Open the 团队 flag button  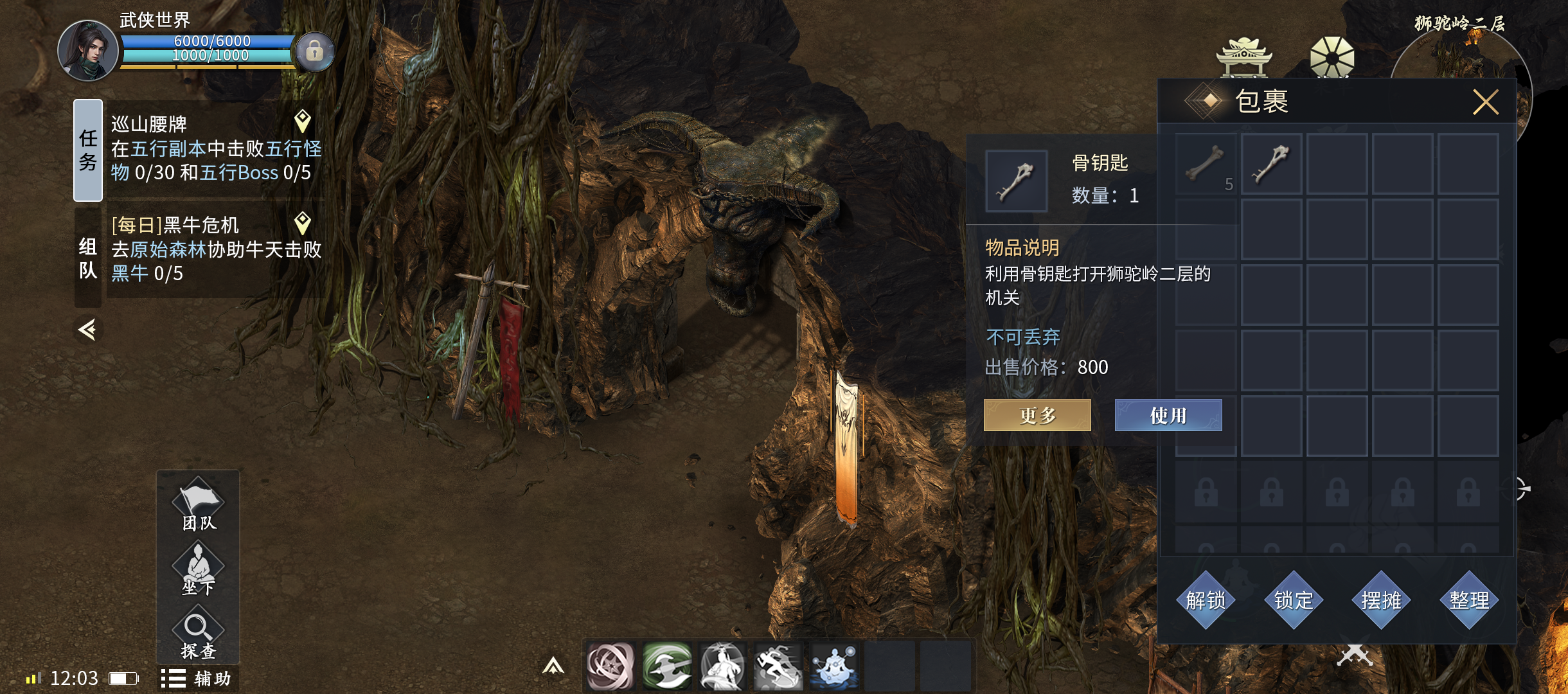pyautogui.click(x=198, y=506)
